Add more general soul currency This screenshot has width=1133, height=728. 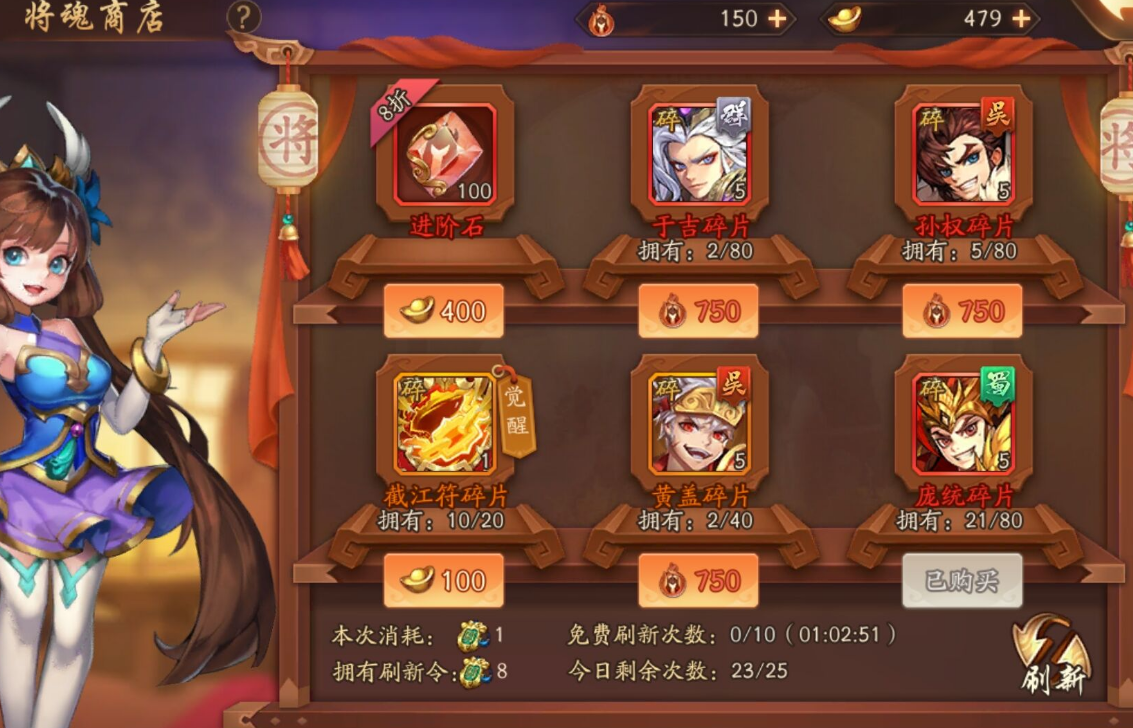point(778,19)
